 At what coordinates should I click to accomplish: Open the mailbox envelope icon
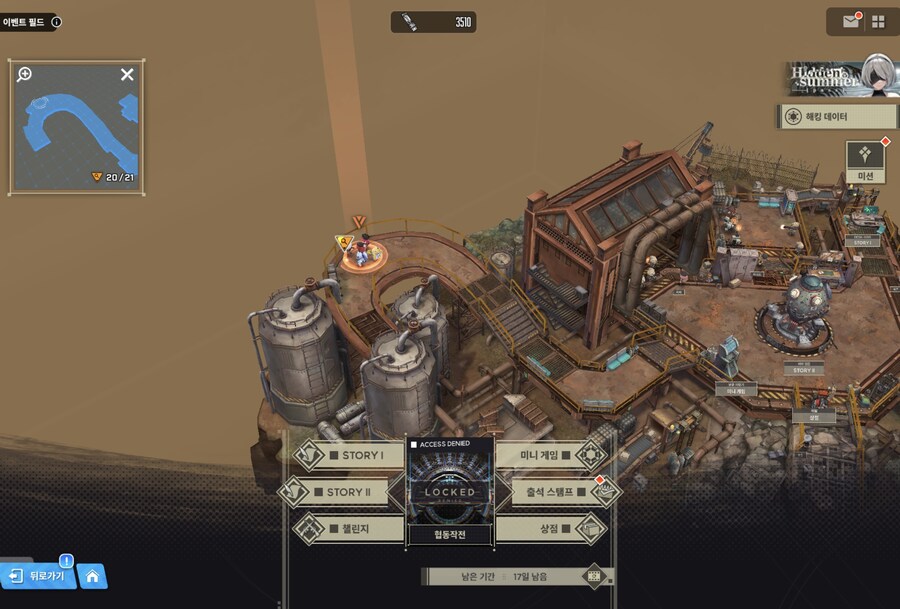coord(850,21)
